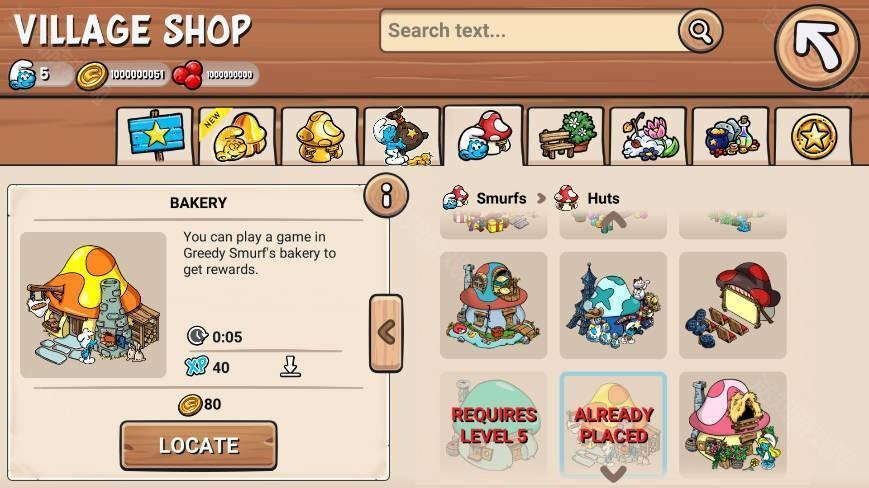Select the pink mushroom hut with fireplace
This screenshot has width=869, height=488.
732,425
